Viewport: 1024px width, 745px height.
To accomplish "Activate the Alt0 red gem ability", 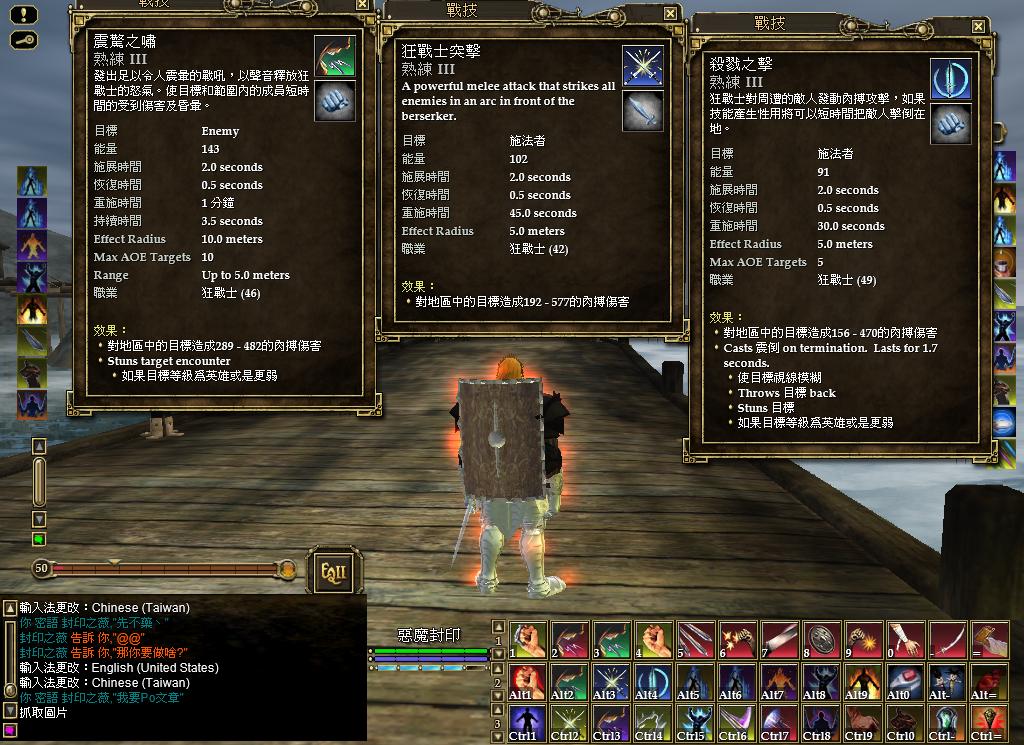I will [904, 681].
